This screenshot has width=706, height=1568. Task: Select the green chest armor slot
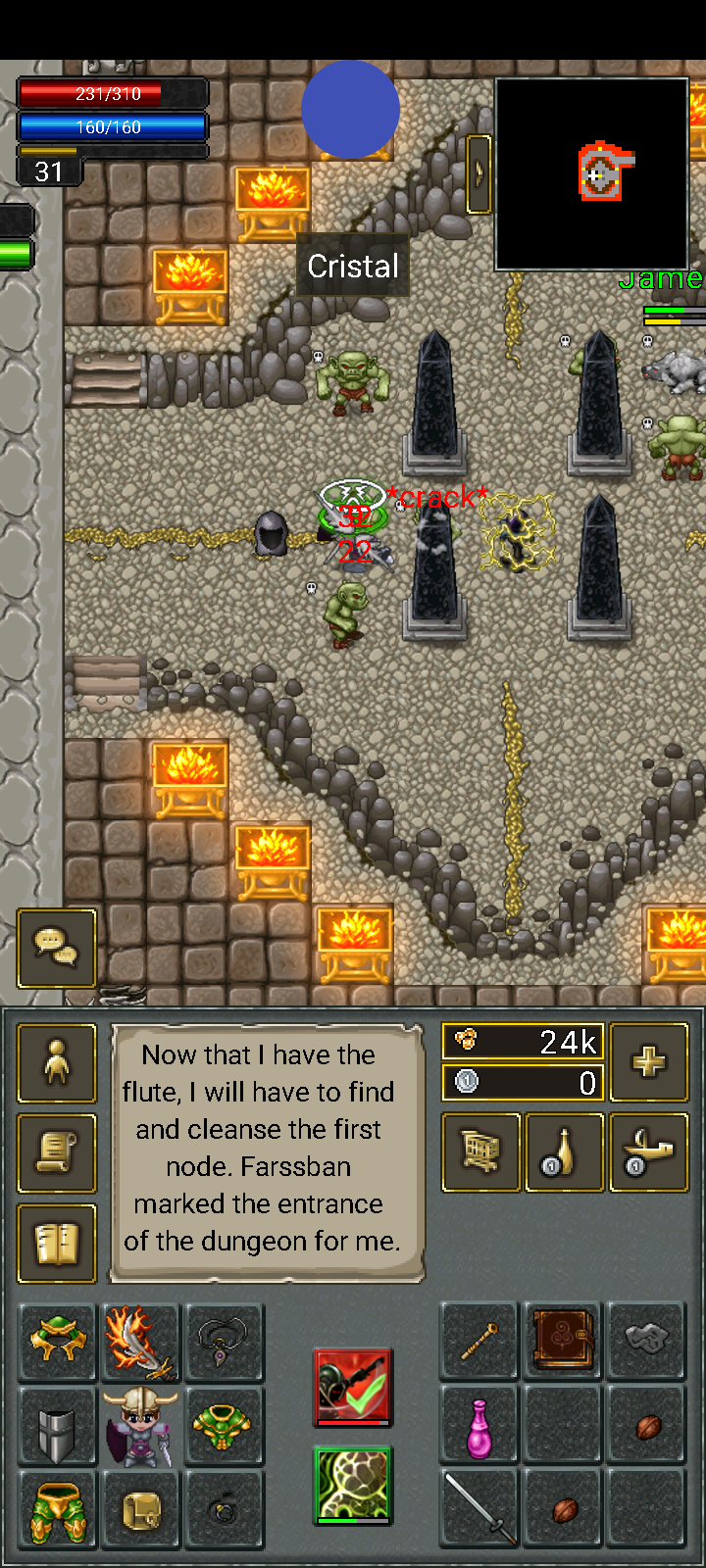pos(225,1426)
